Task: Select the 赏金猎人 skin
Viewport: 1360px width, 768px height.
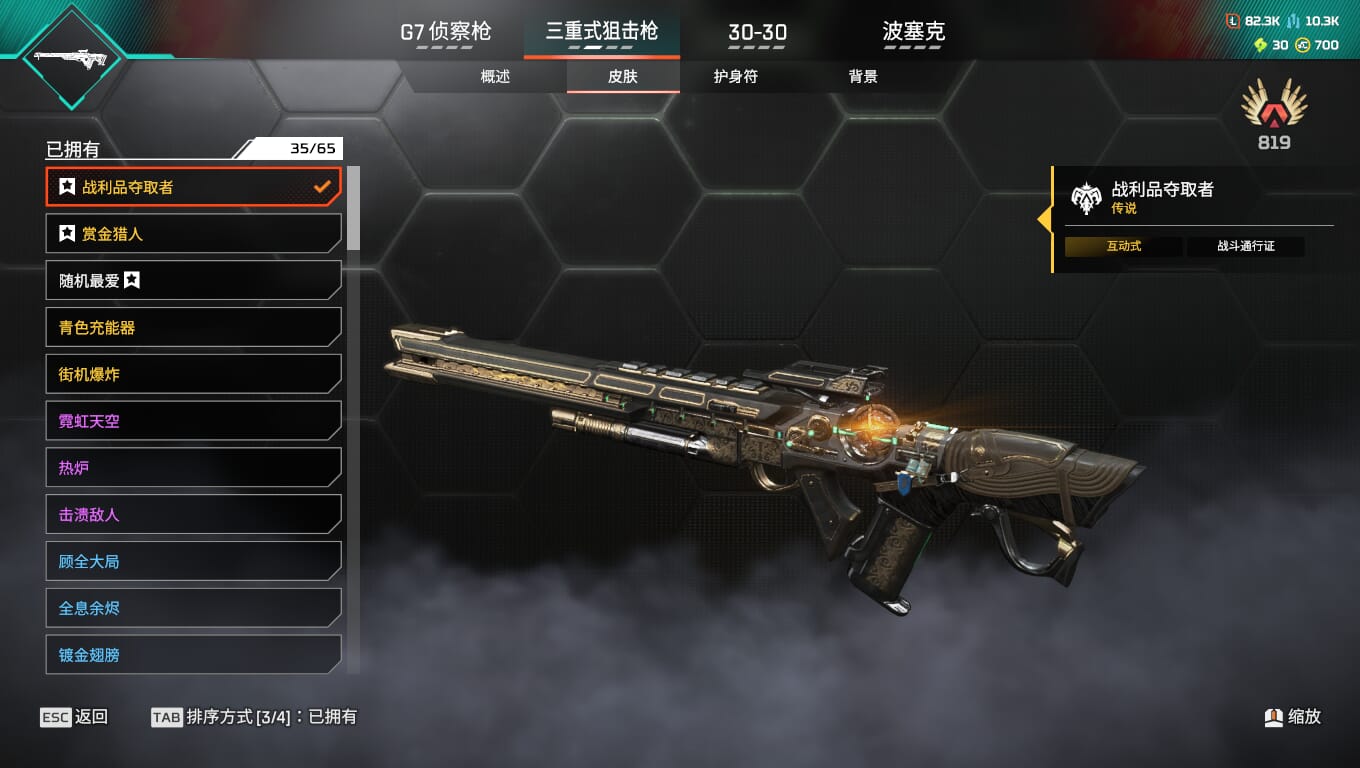Action: (193, 234)
